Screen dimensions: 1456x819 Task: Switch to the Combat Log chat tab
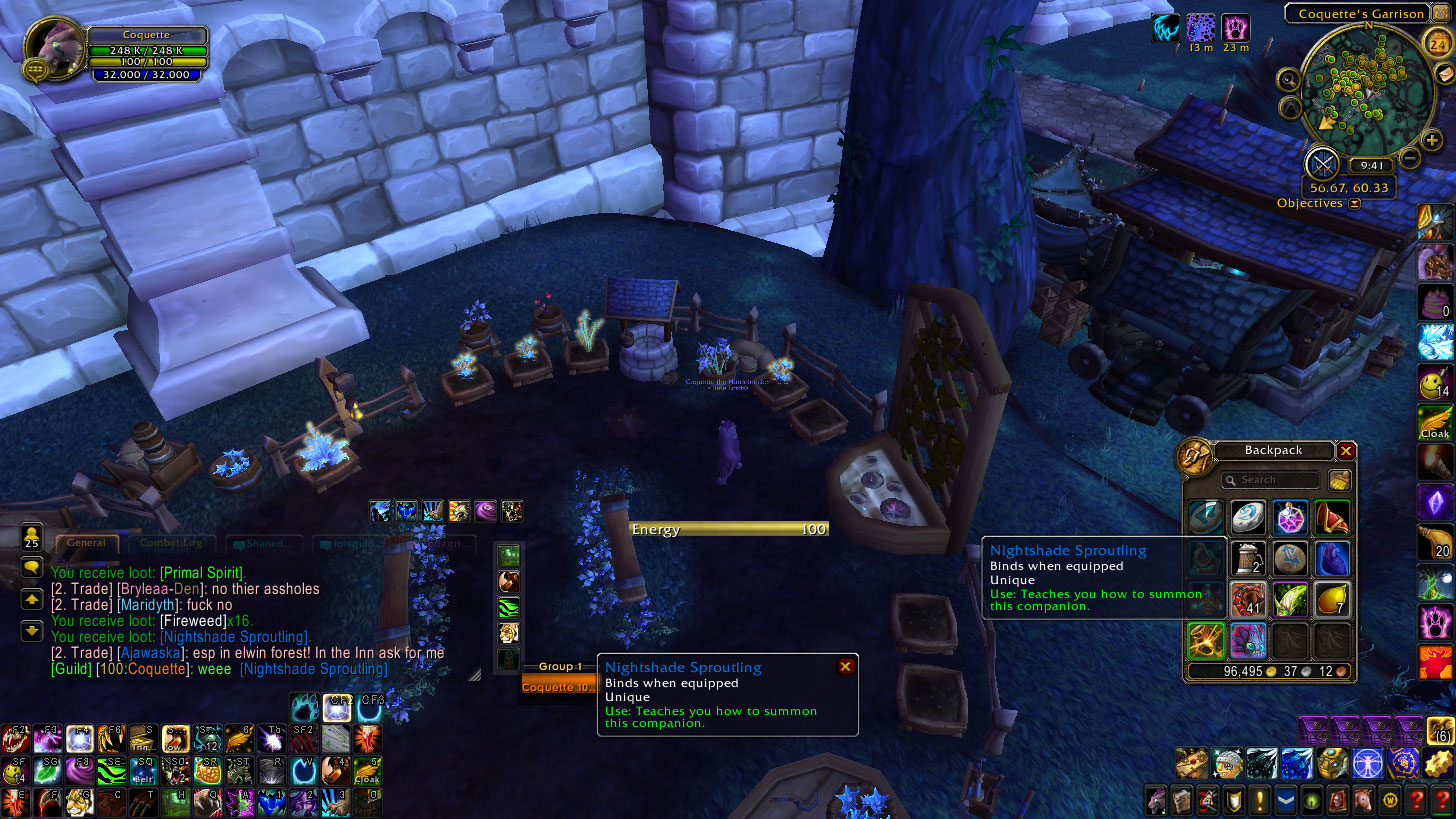[x=169, y=543]
